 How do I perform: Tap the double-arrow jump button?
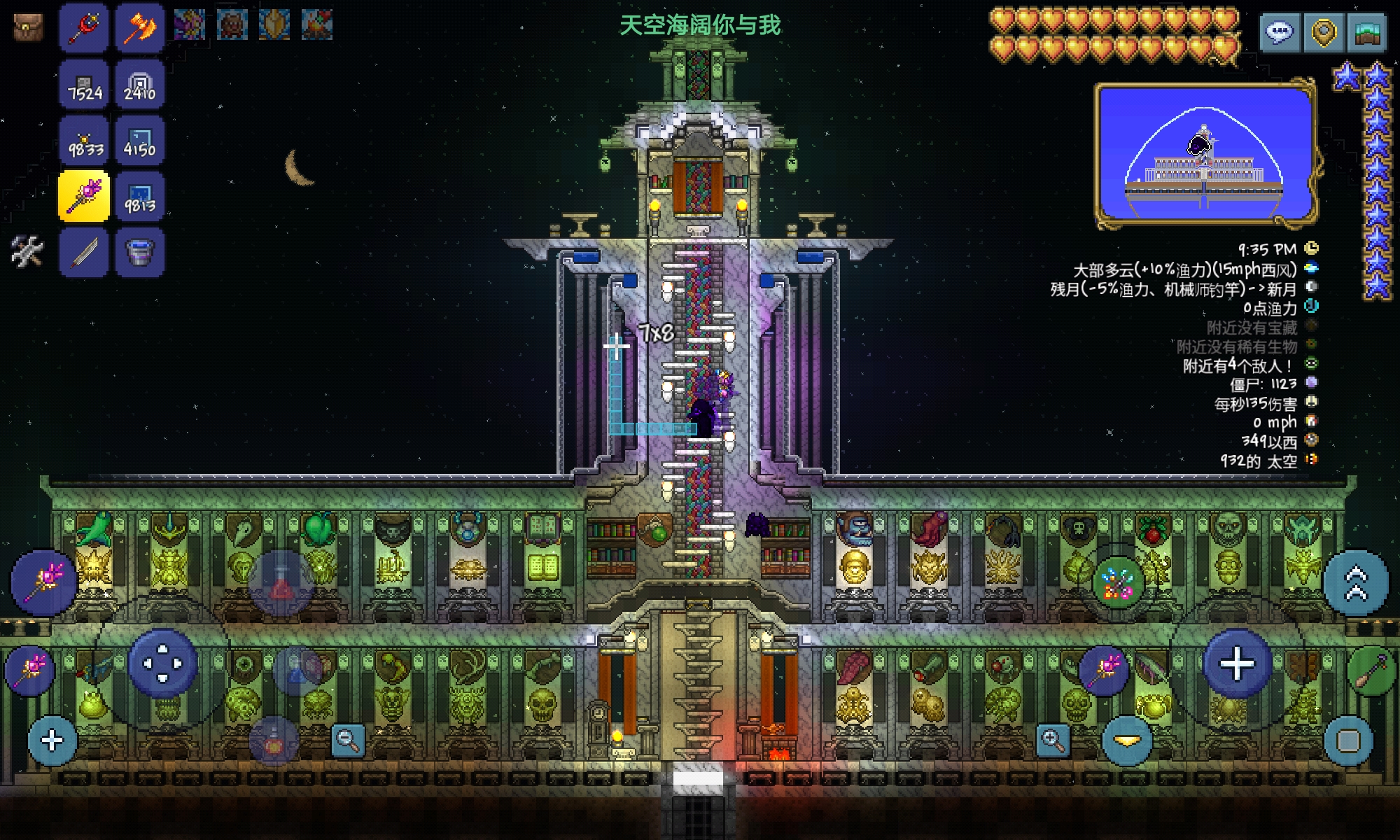click(x=1355, y=582)
